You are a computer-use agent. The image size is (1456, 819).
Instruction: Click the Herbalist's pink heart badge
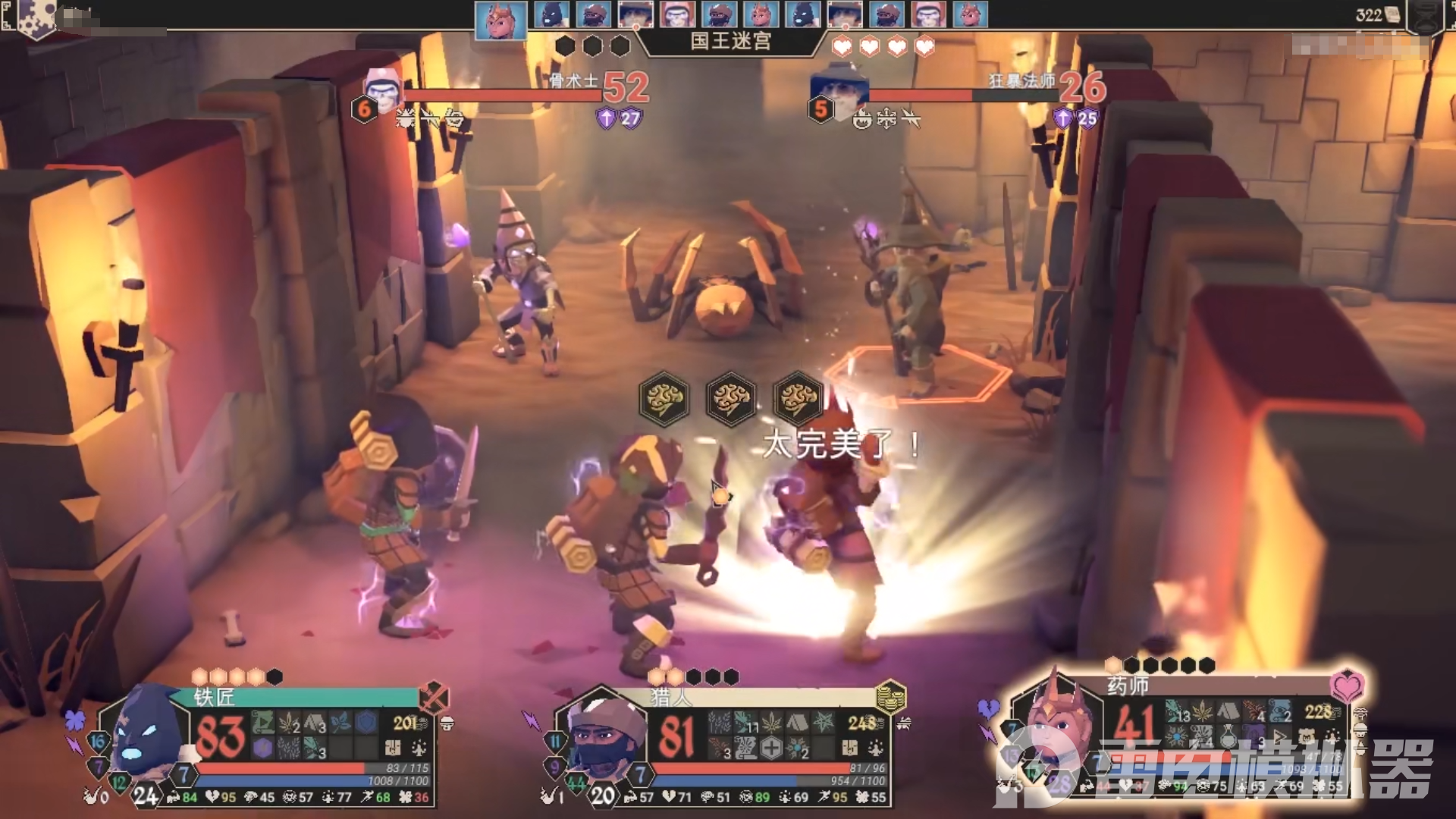[1347, 686]
